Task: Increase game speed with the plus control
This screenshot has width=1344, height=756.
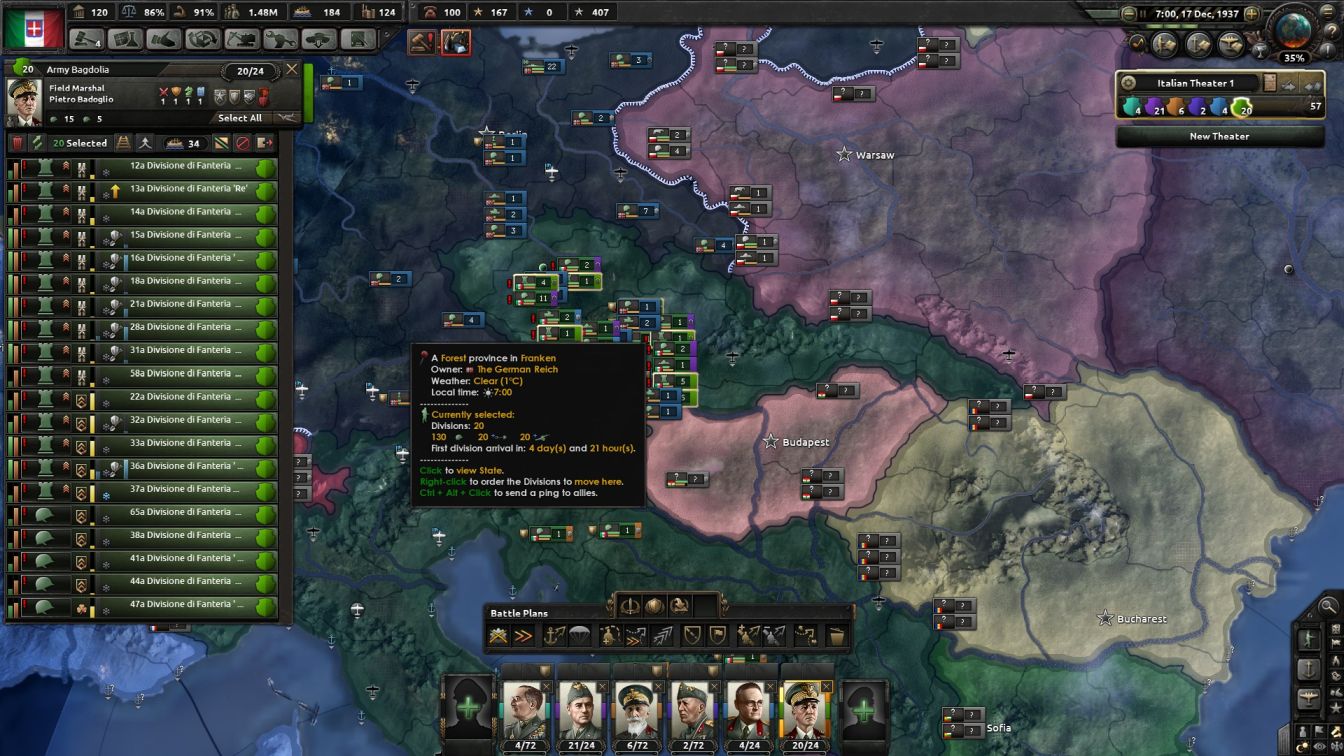Action: pyautogui.click(x=1252, y=13)
